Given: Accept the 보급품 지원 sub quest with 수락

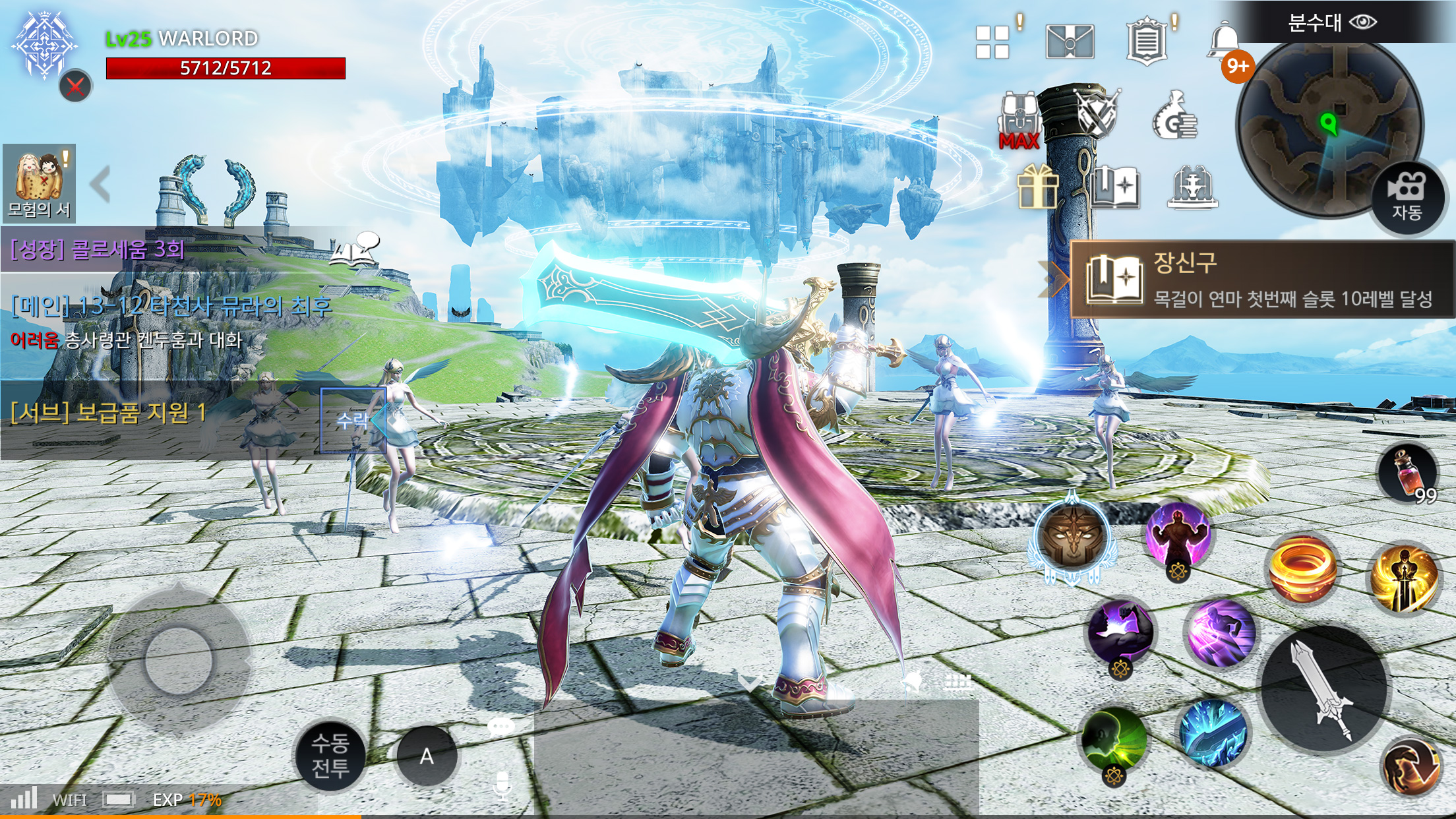Looking at the screenshot, I should 353,420.
